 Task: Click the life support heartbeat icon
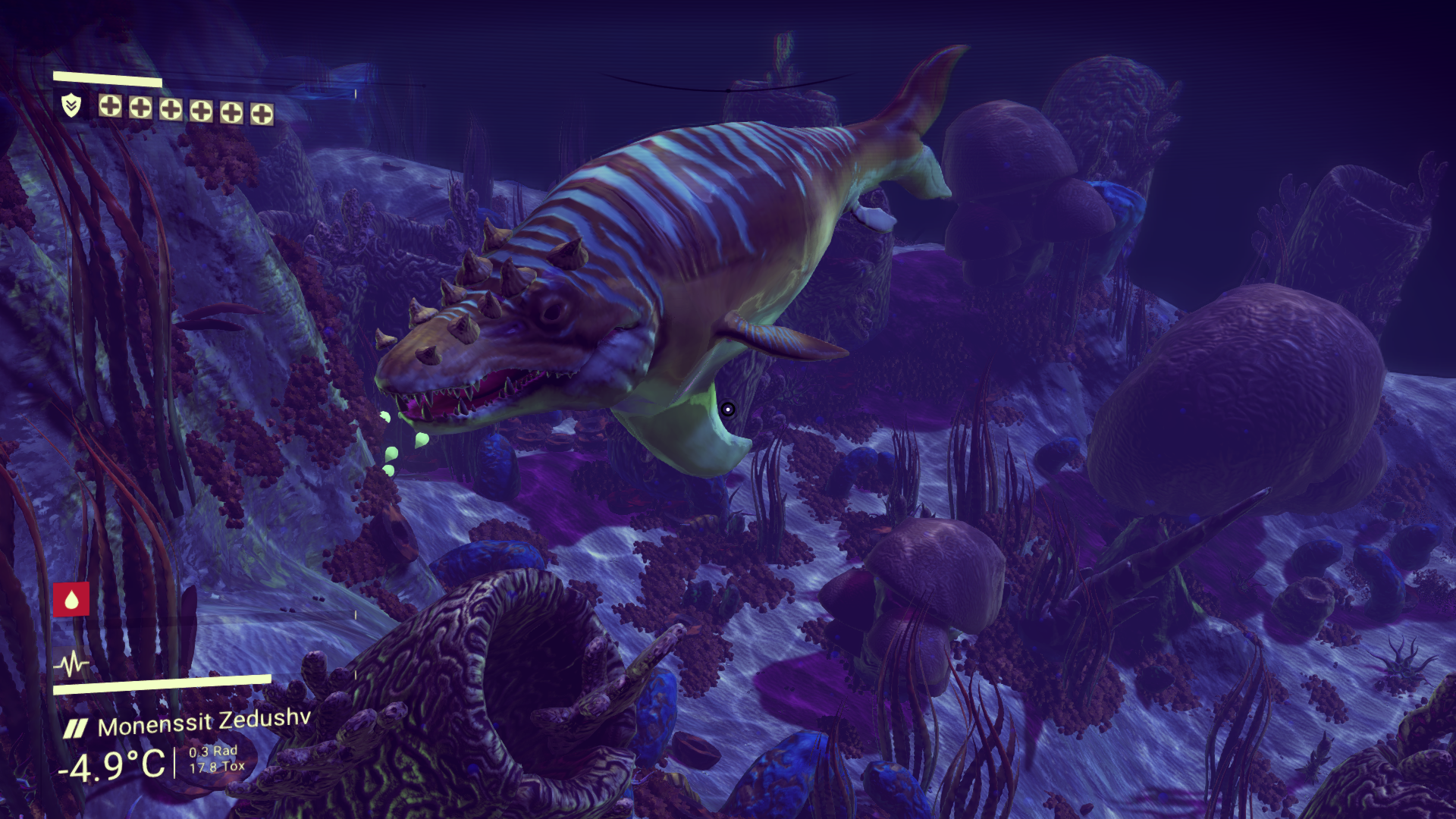pyautogui.click(x=71, y=664)
